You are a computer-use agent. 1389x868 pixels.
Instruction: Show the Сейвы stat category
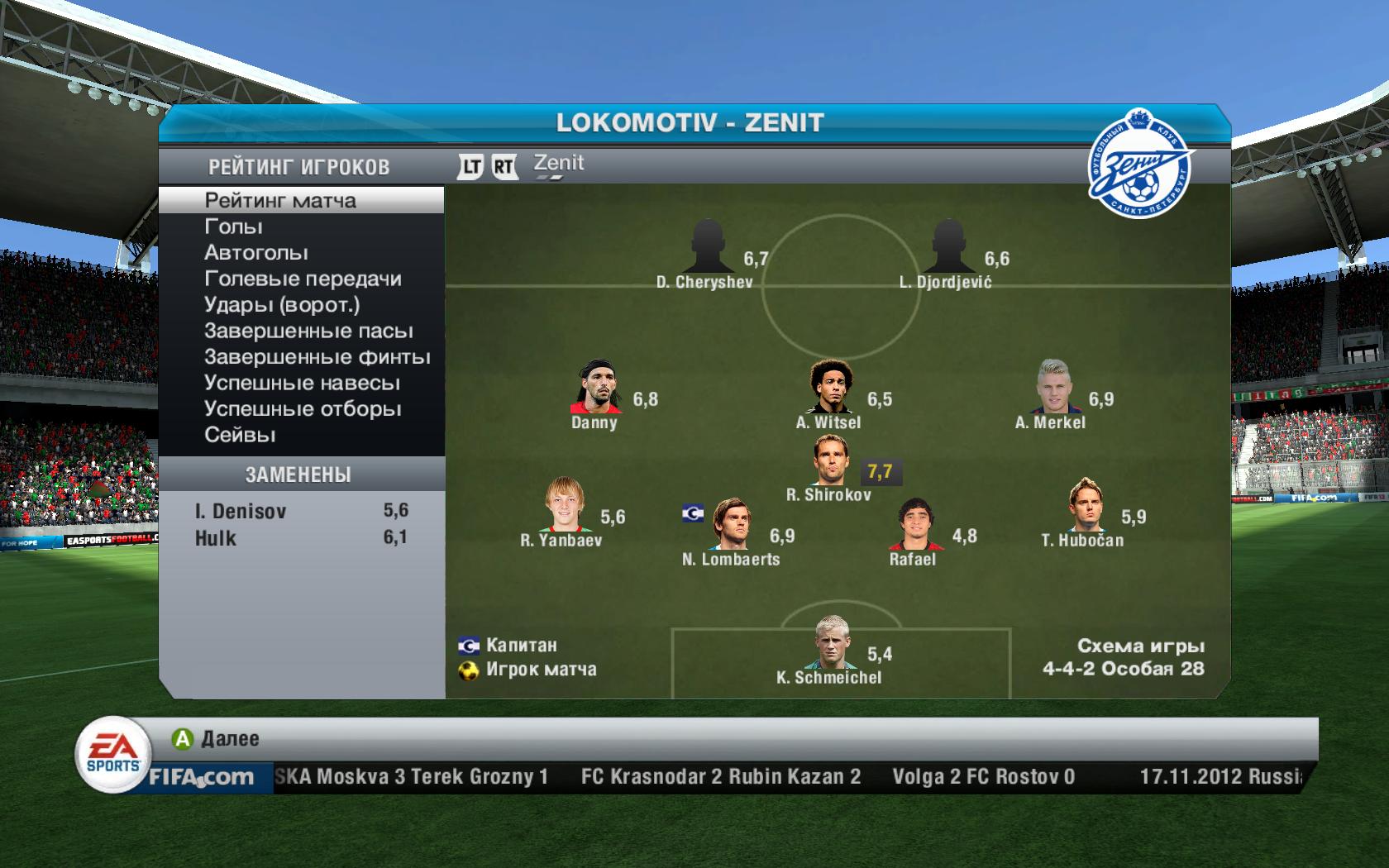240,435
